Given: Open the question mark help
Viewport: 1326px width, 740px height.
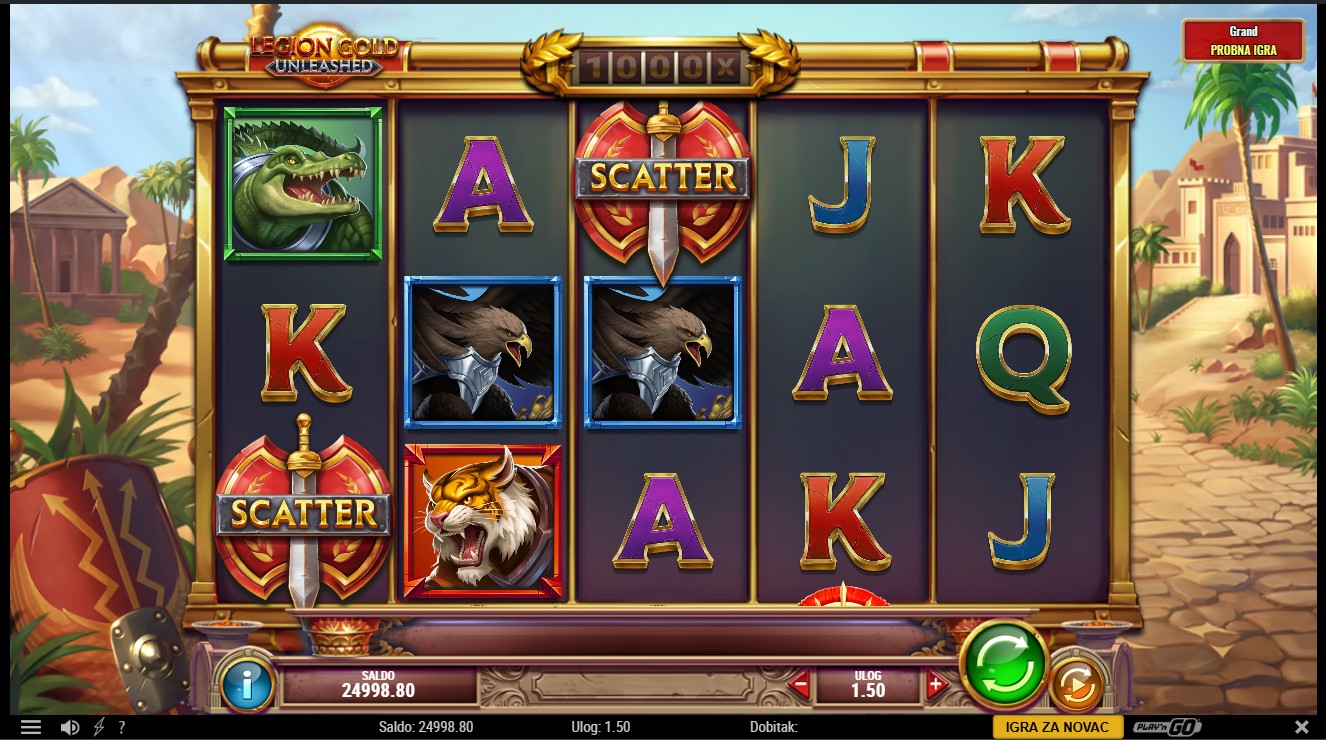Looking at the screenshot, I should pyautogui.click(x=122, y=727).
